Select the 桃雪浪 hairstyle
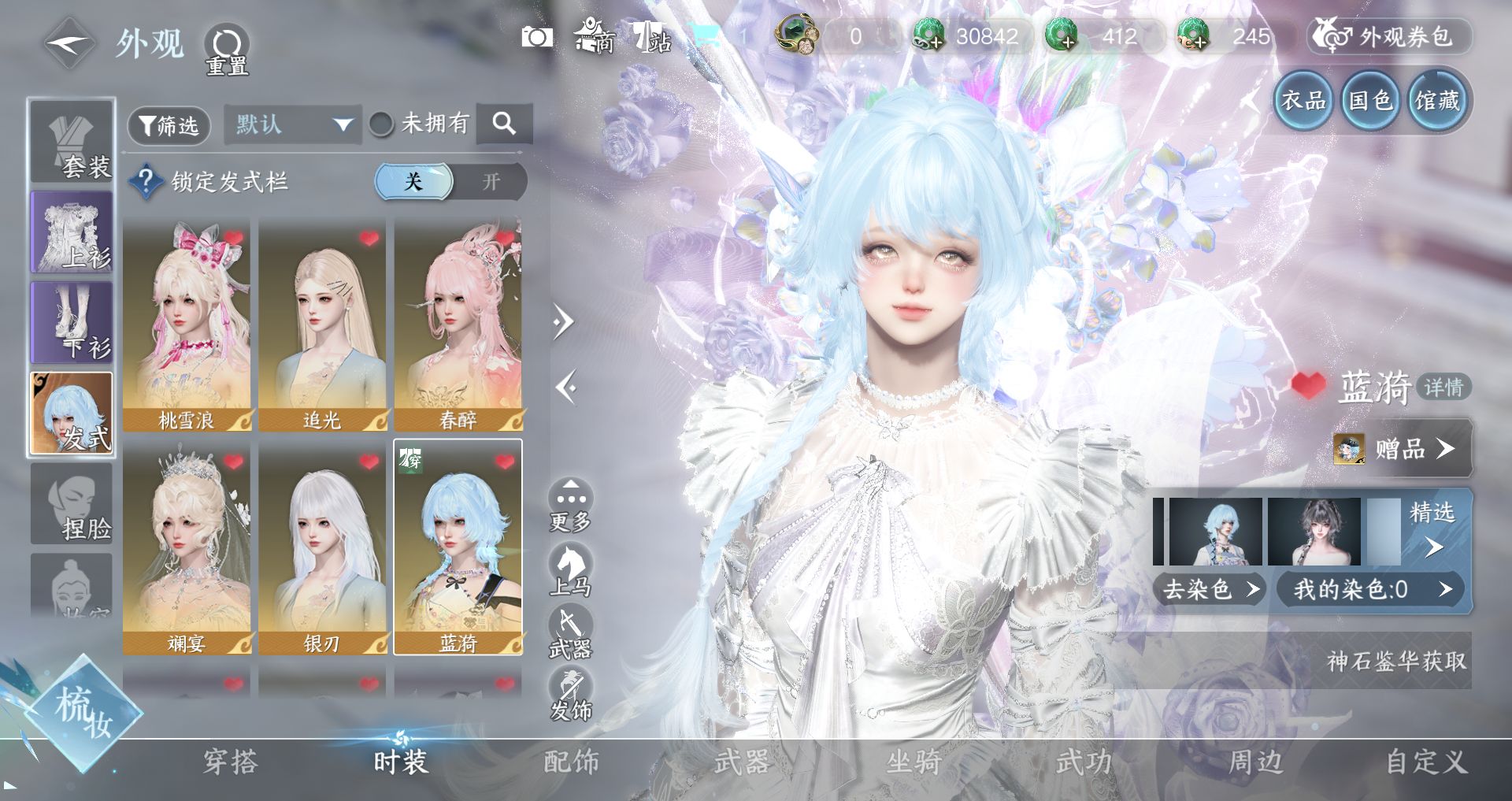This screenshot has height=801, width=1512. coord(187,324)
